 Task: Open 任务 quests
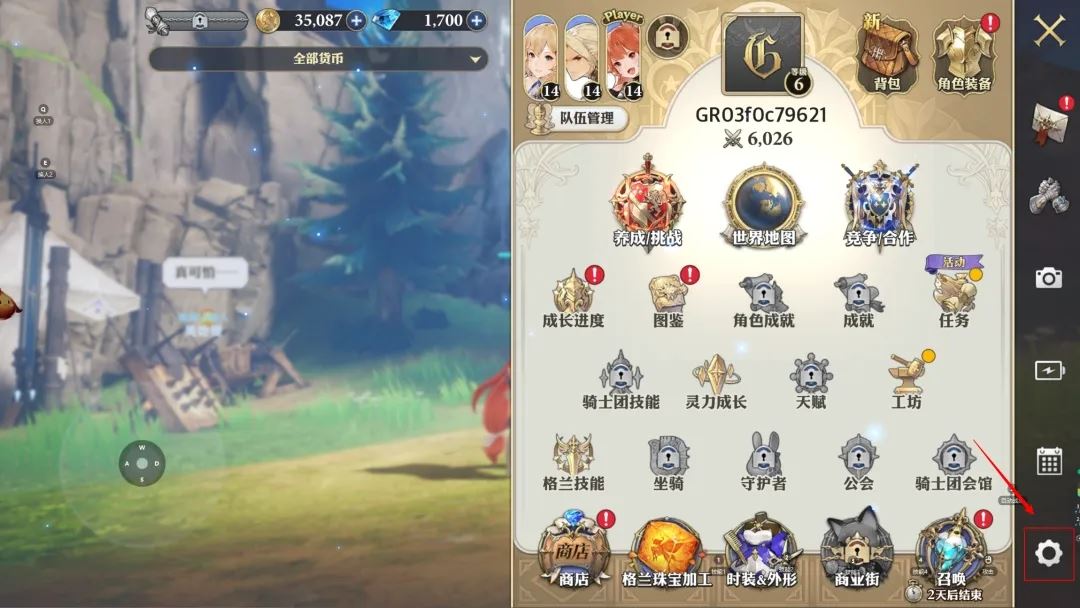[954, 298]
